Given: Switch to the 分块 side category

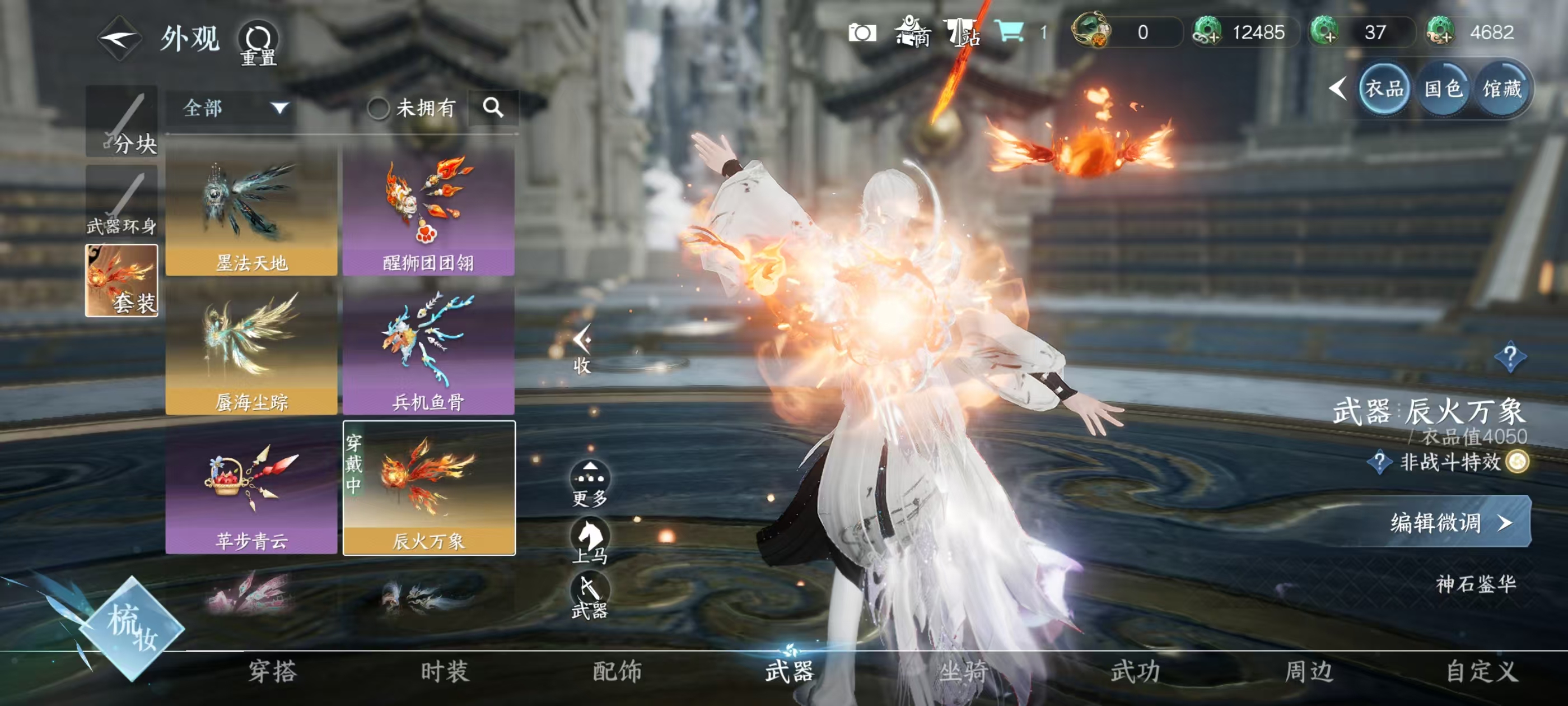Looking at the screenshot, I should (x=122, y=122).
